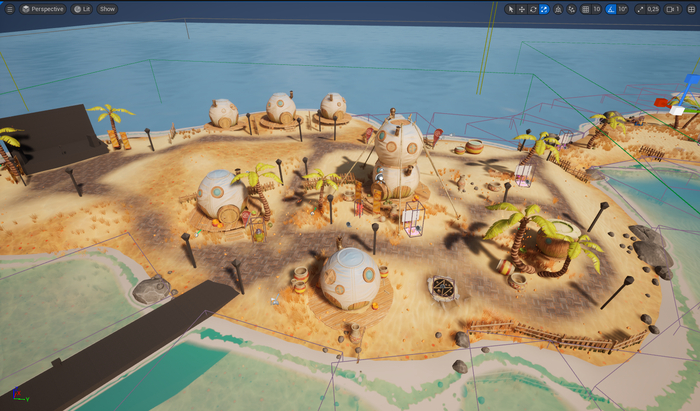Toggle grid snapping icon
700x411 pixels.
click(x=585, y=9)
